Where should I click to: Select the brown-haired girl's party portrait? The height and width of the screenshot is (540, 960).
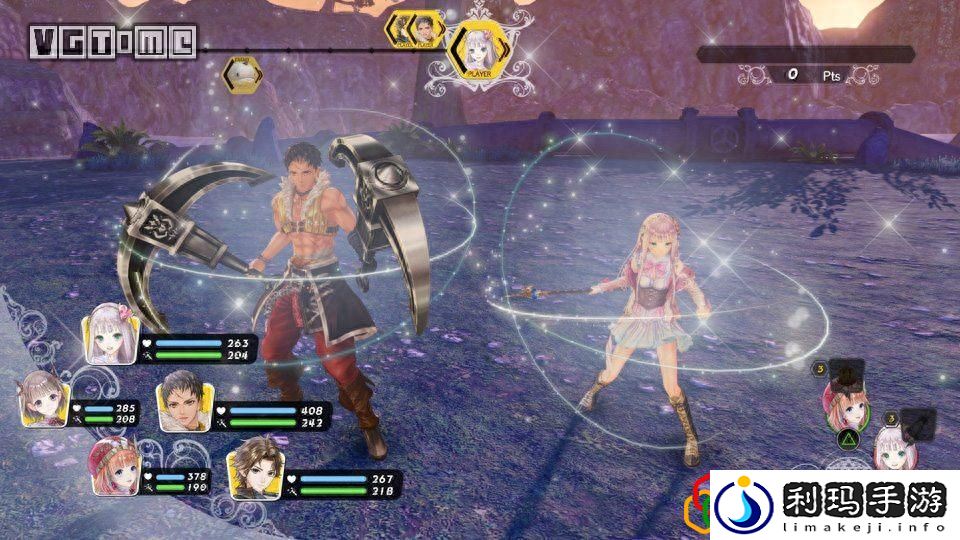point(44,396)
